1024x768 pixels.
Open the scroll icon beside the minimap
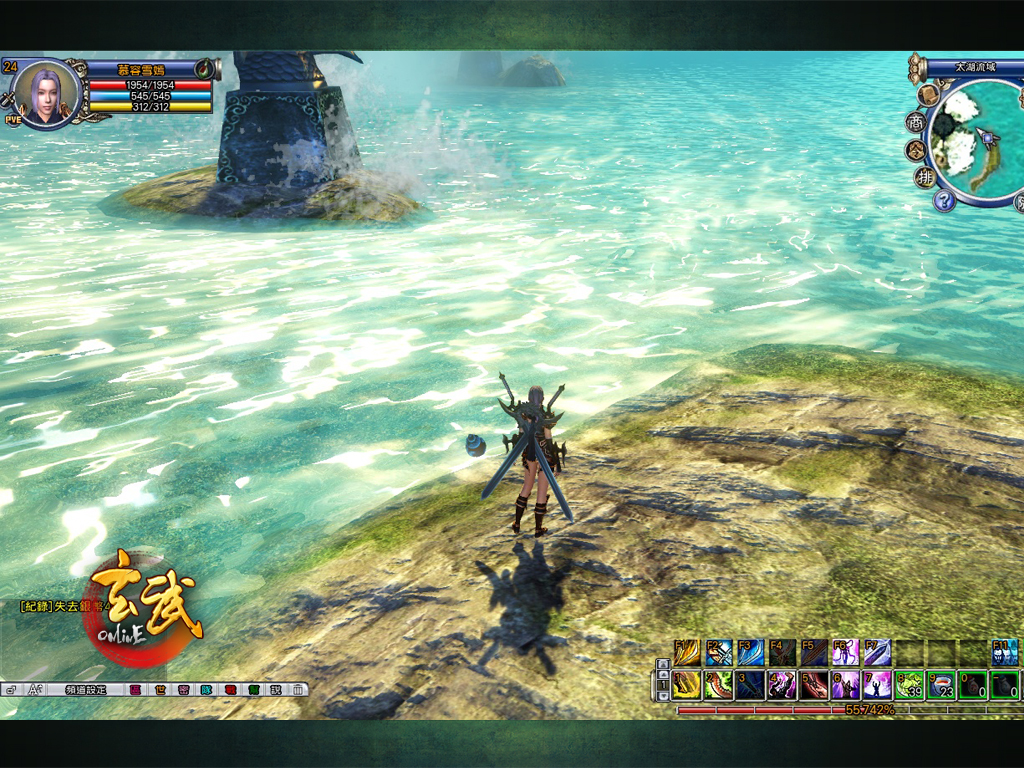coord(928,95)
